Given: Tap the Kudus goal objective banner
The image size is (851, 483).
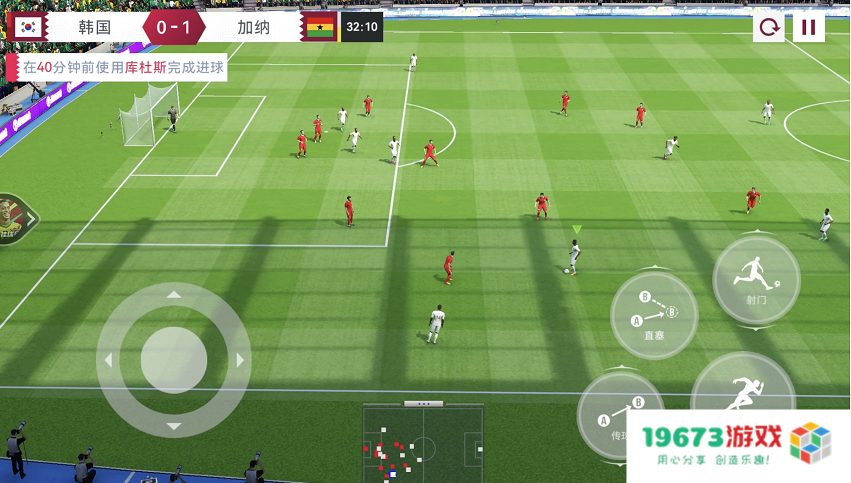Looking at the screenshot, I should pos(116,67).
